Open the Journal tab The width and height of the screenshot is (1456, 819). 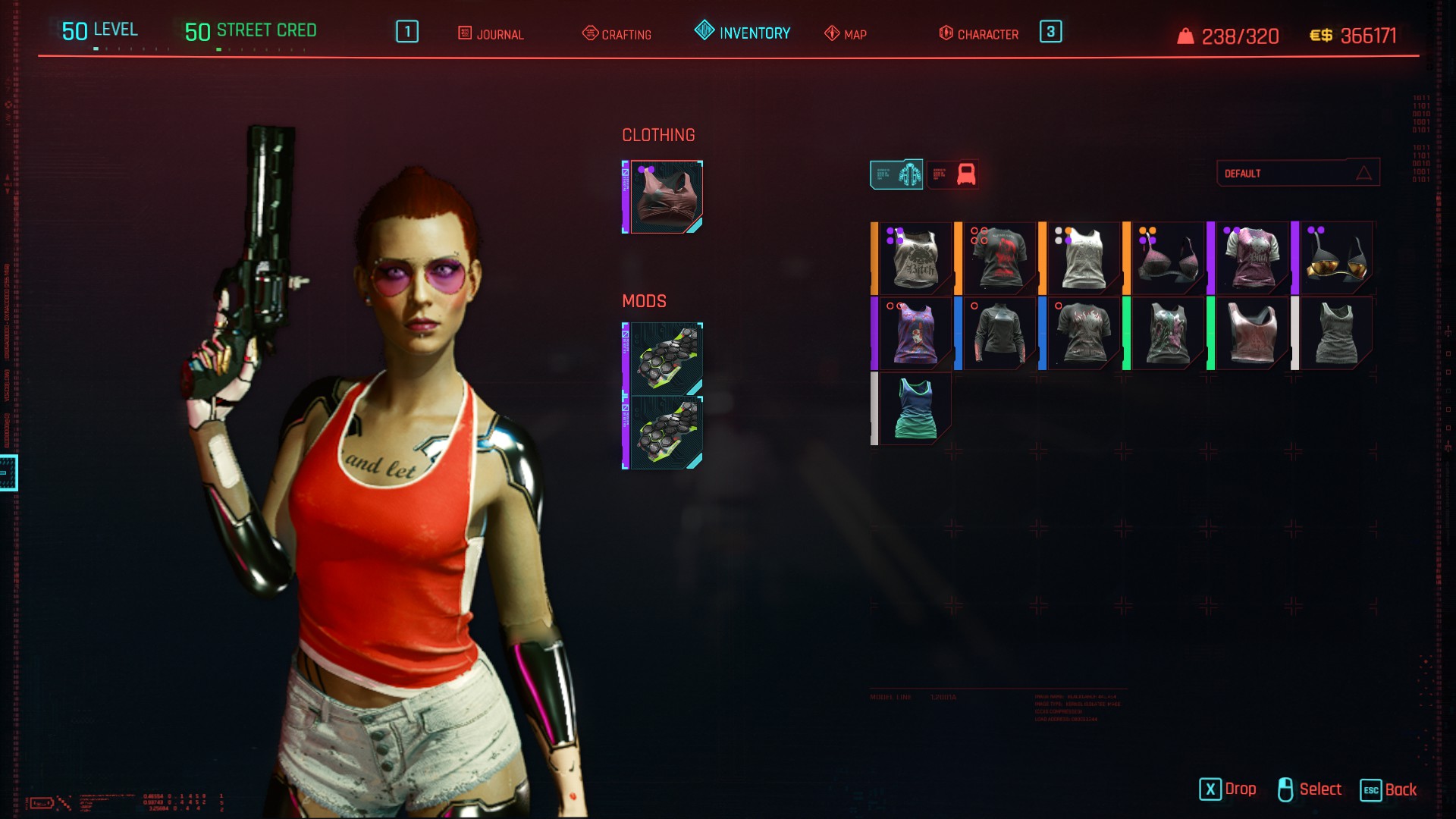(491, 34)
